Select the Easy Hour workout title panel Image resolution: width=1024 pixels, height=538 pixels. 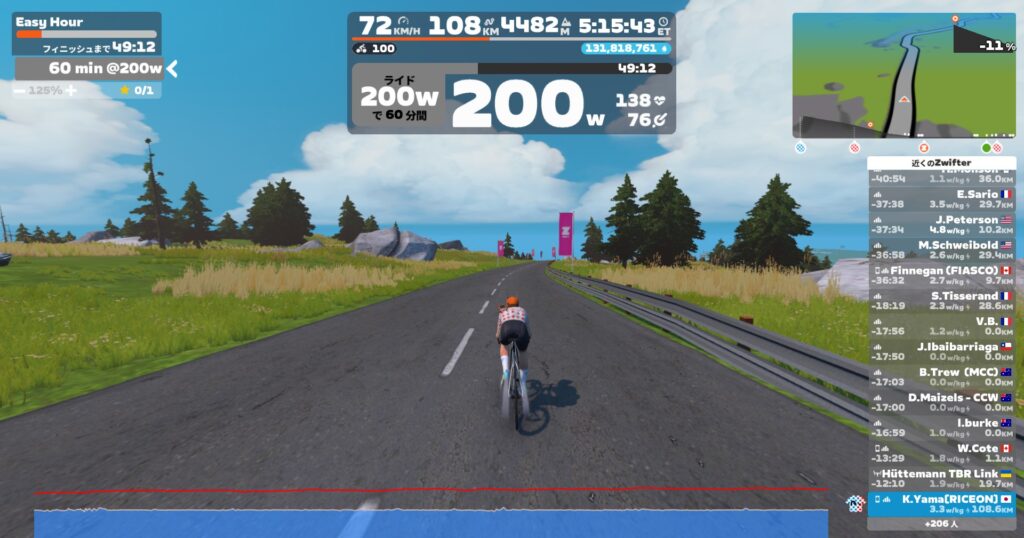(x=86, y=22)
